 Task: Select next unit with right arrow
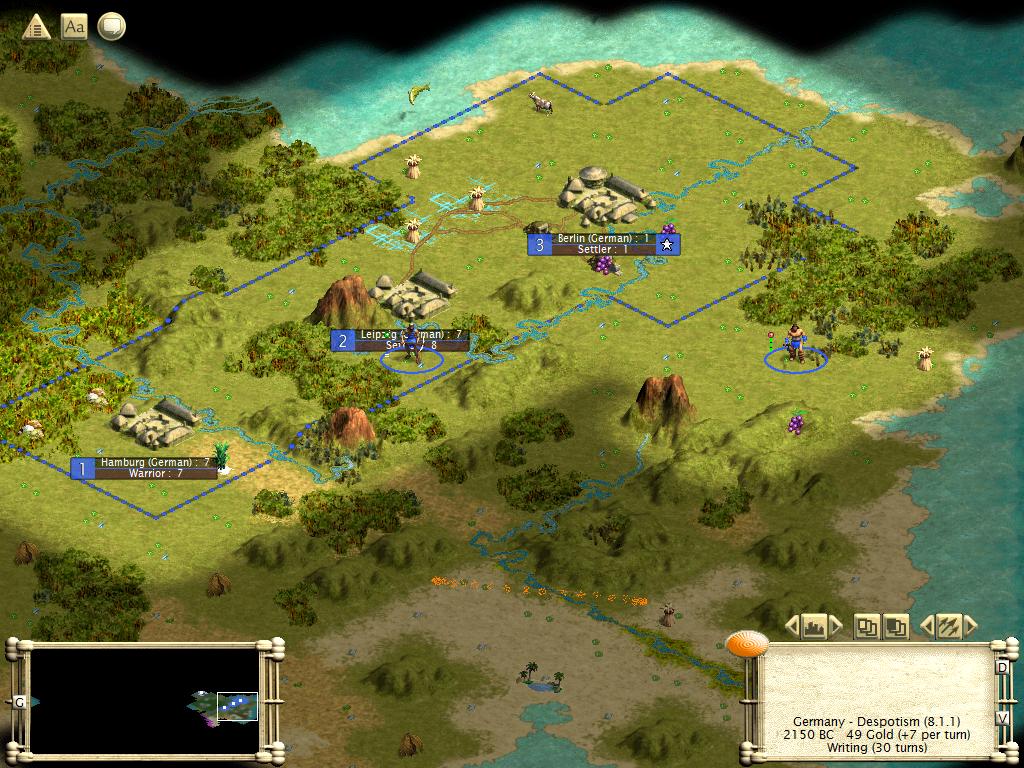pyautogui.click(x=969, y=627)
